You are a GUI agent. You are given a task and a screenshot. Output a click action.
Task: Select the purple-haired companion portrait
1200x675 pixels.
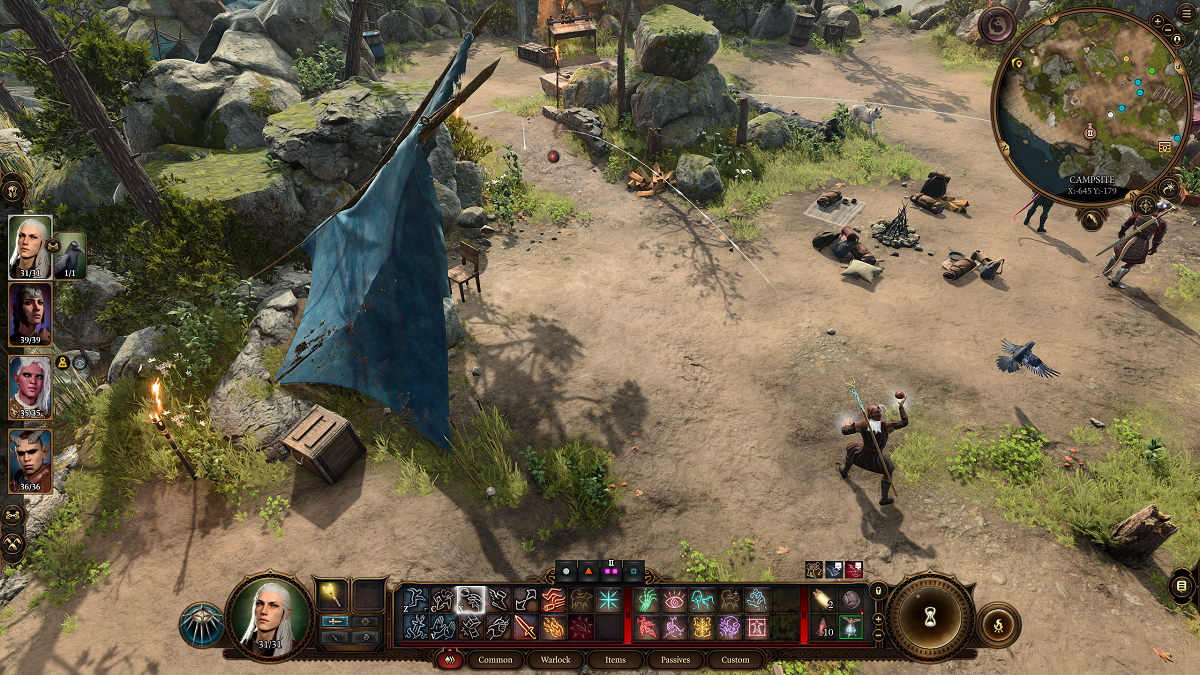[30, 314]
